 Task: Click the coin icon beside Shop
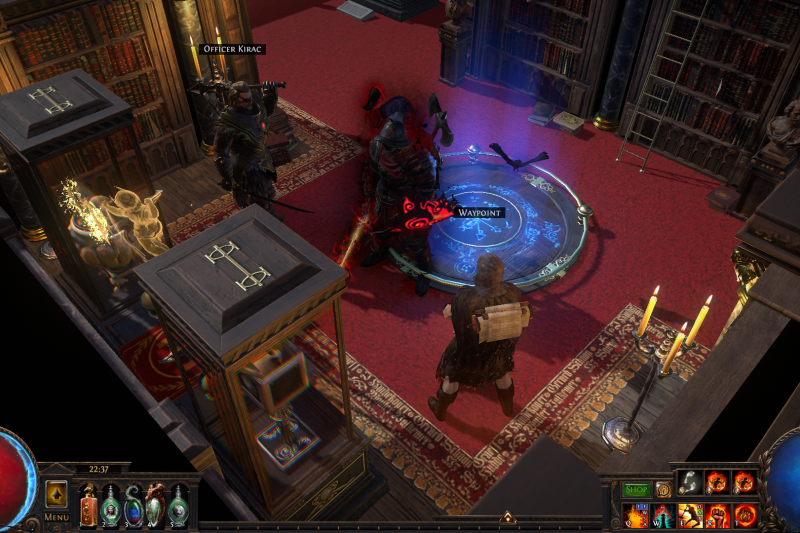[663, 490]
